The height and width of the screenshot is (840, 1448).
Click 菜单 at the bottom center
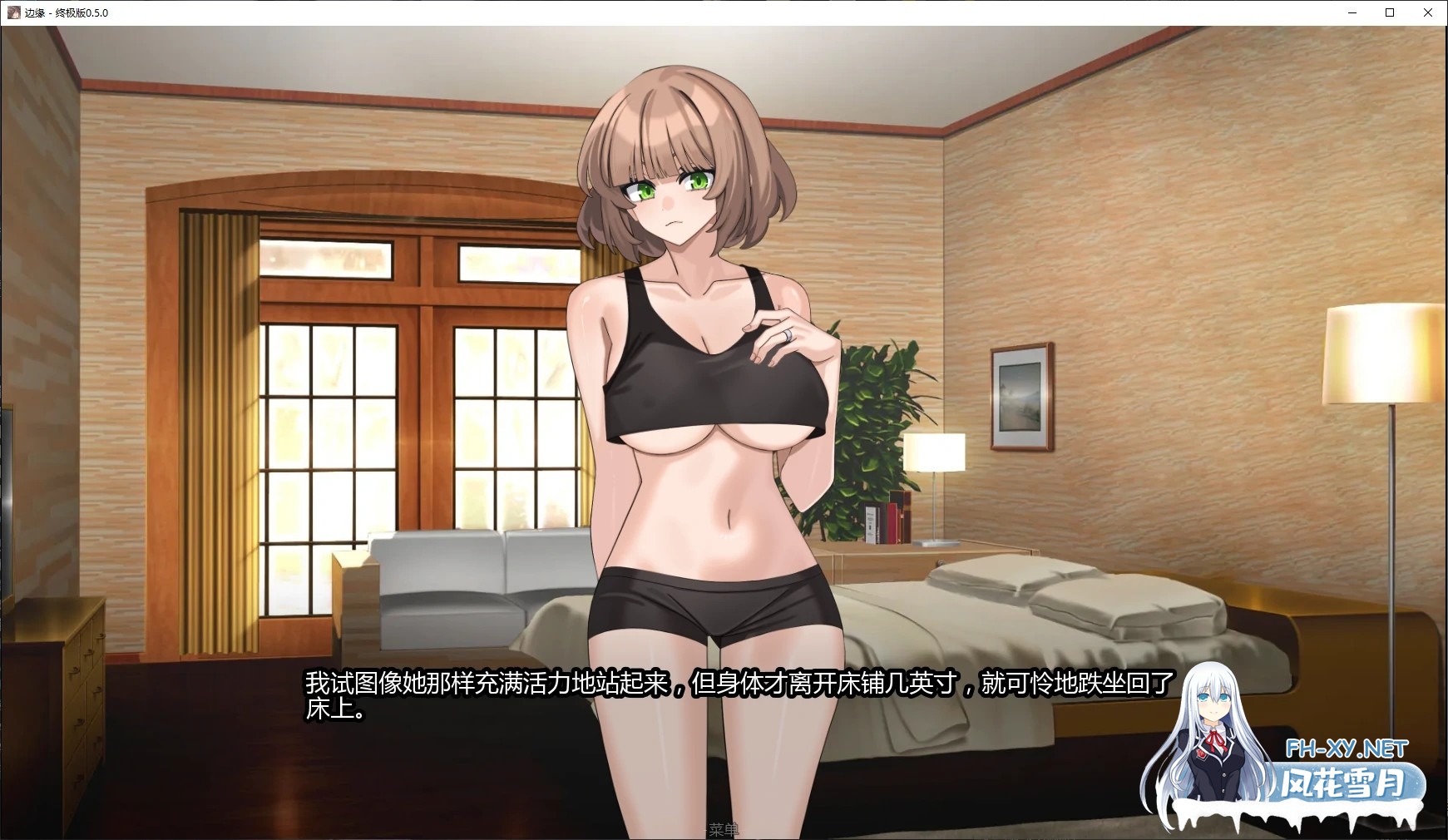point(724,829)
